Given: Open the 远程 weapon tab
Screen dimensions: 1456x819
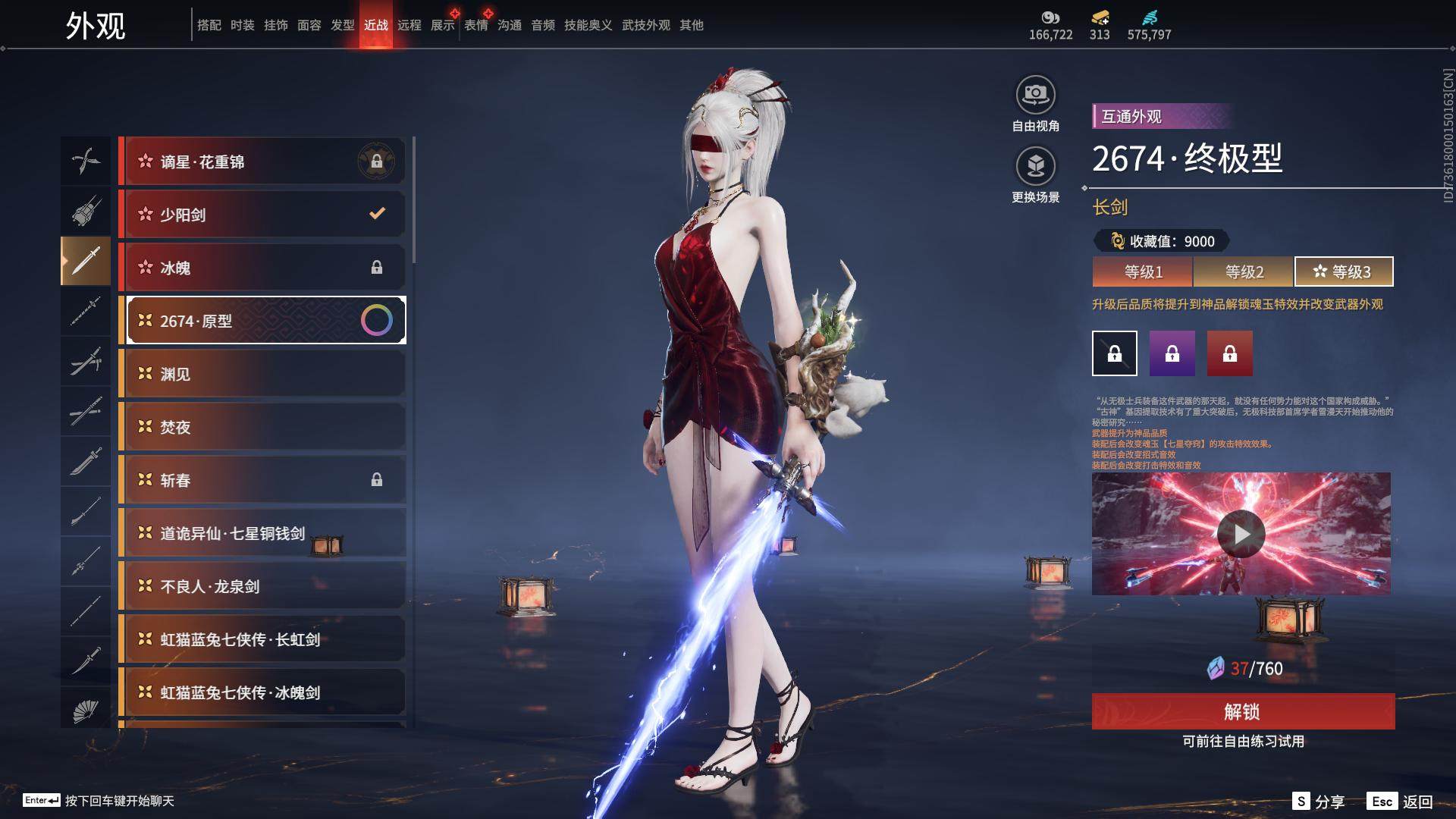Looking at the screenshot, I should (409, 25).
